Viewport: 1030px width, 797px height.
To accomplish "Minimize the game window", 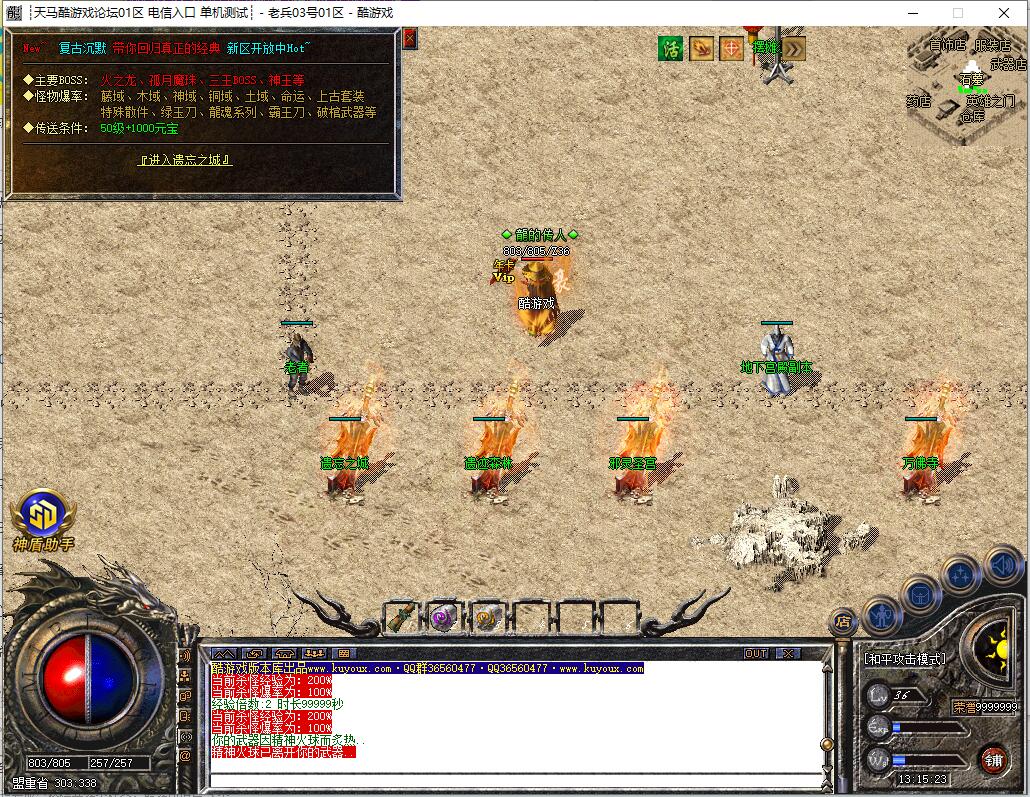I will pyautogui.click(x=911, y=13).
